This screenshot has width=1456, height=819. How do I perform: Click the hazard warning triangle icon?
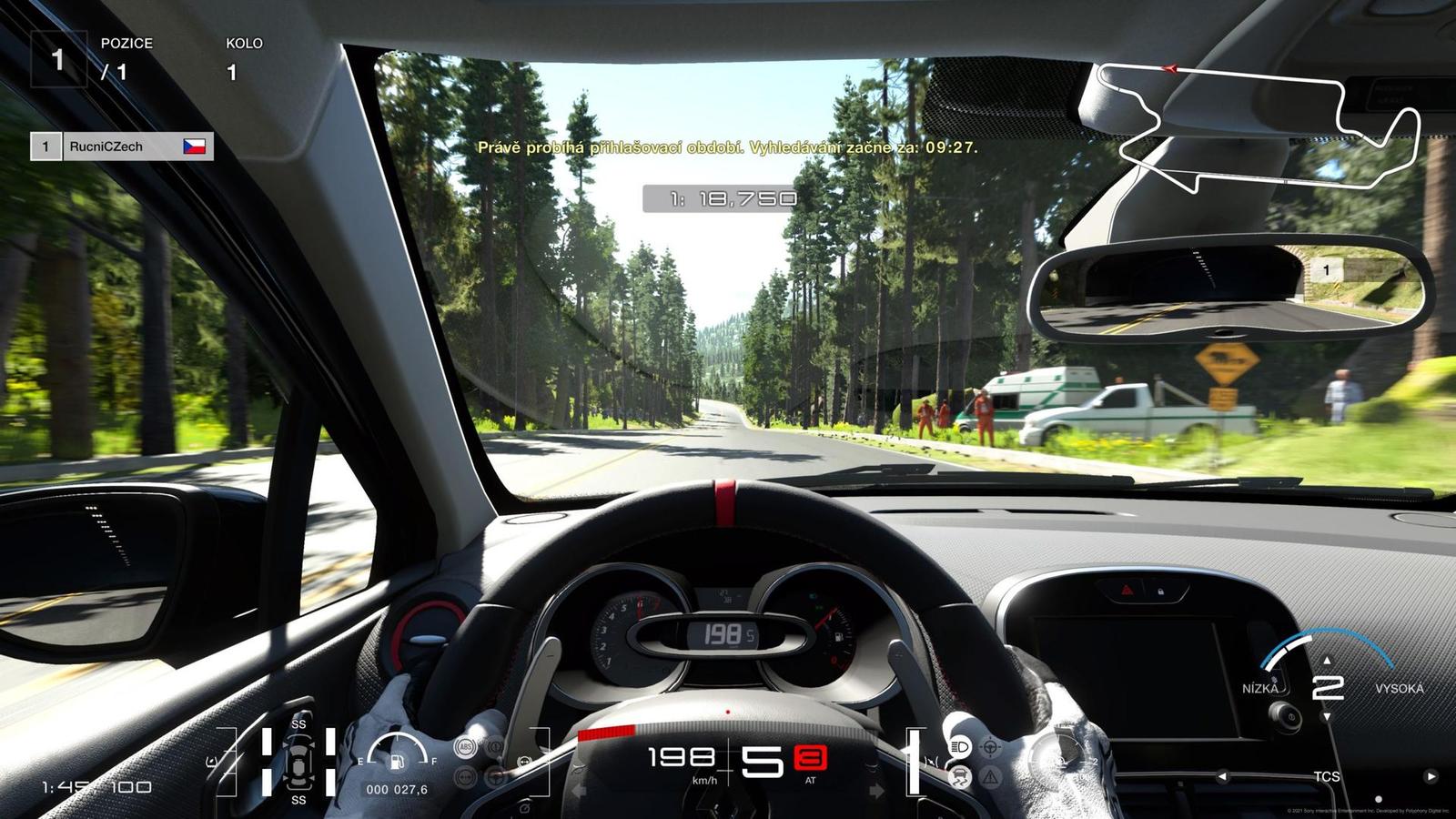click(990, 777)
